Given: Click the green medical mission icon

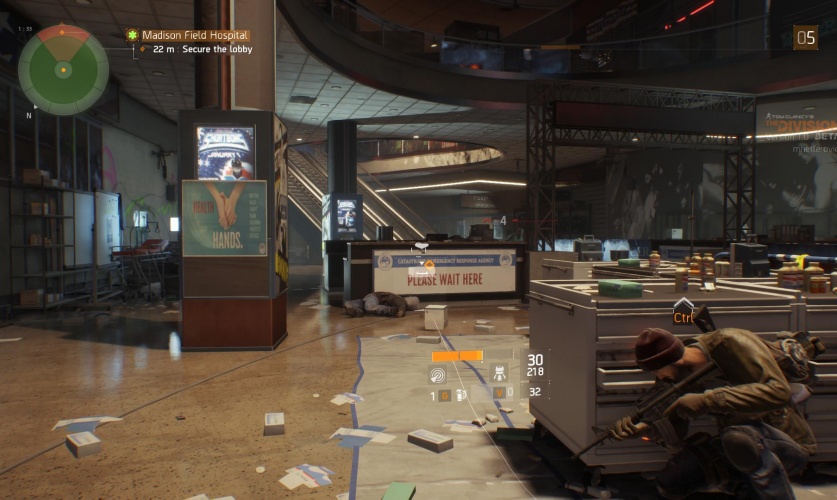Looking at the screenshot, I should point(132,35).
